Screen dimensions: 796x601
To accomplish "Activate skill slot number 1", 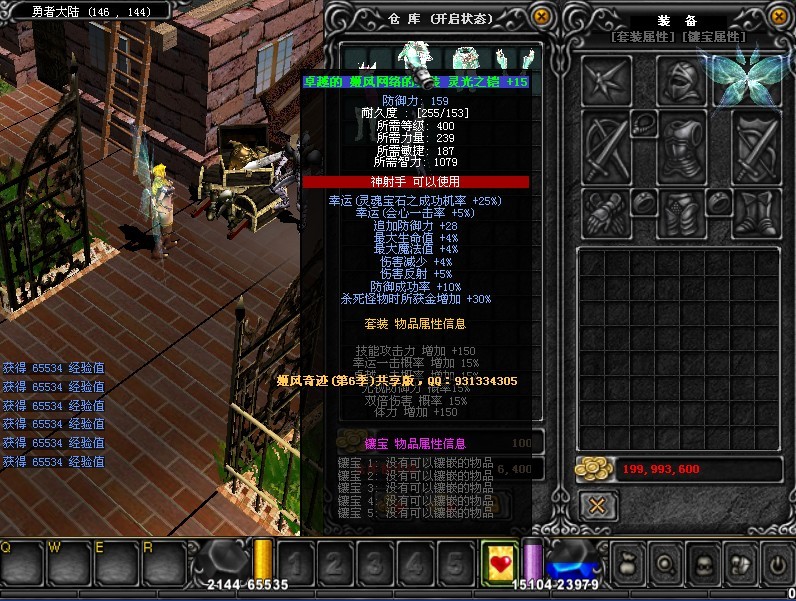I will pyautogui.click(x=296, y=564).
